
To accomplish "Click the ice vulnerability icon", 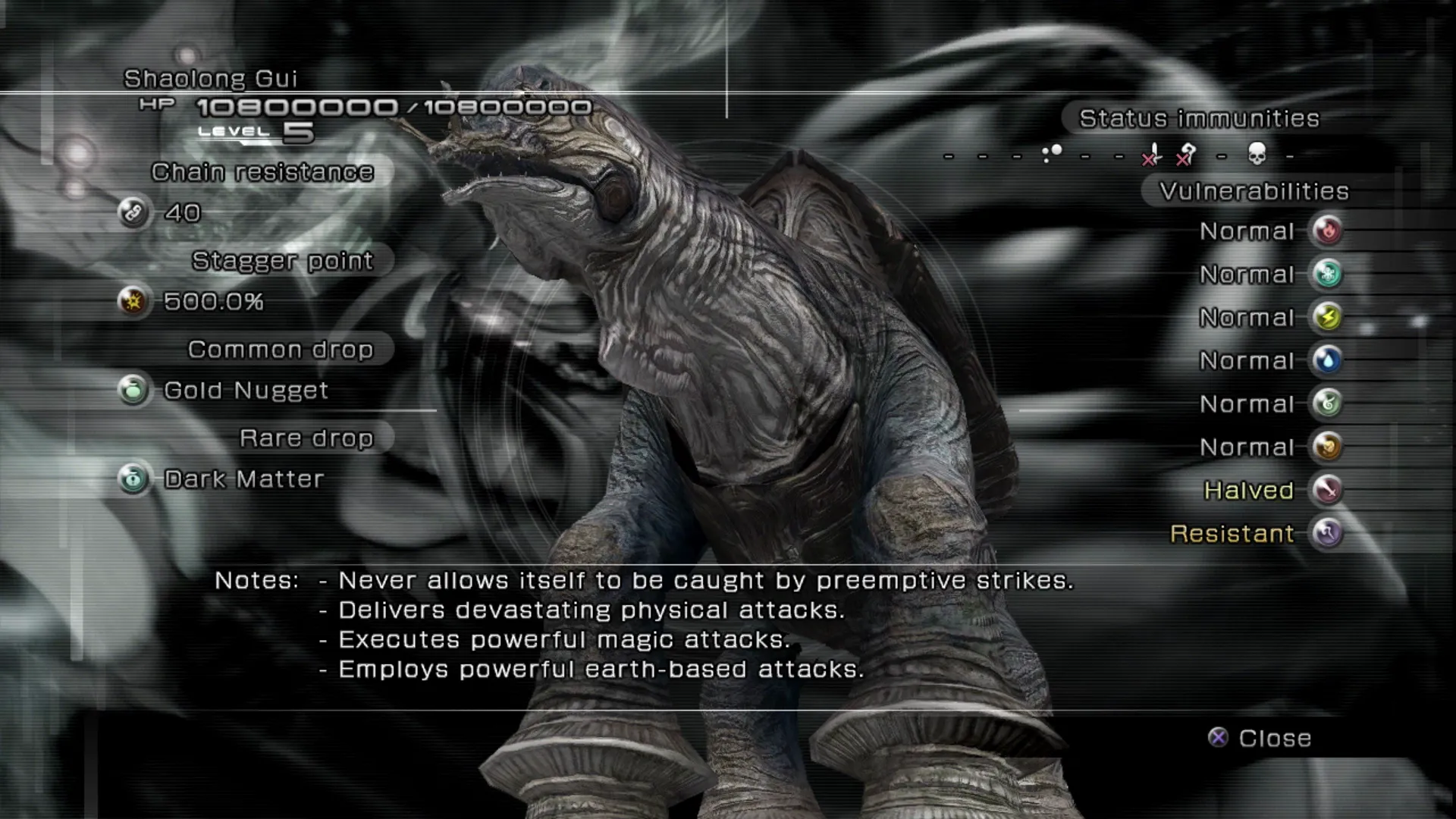I will click(x=1327, y=274).
